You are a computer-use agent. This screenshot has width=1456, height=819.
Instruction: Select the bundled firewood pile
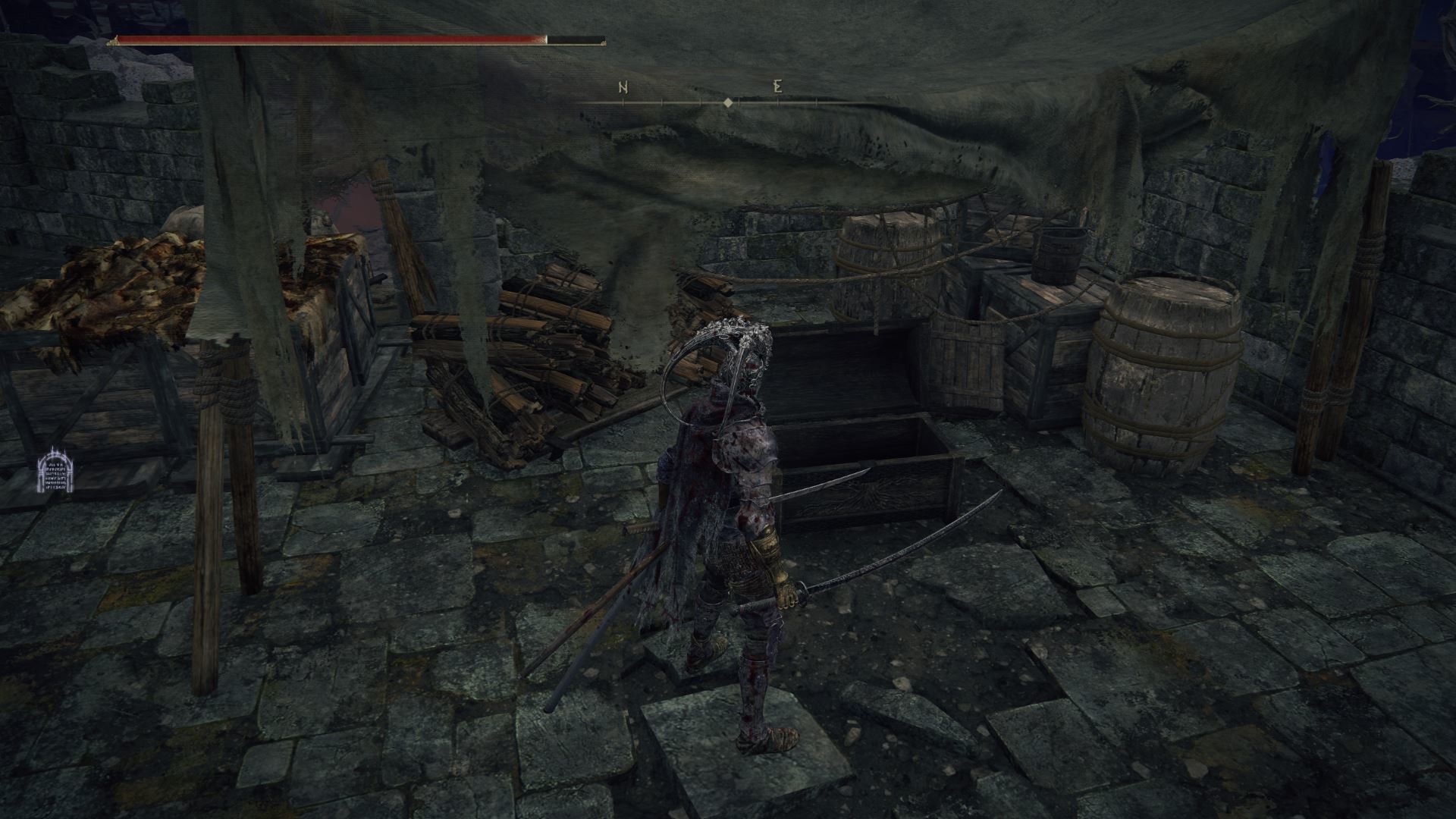pyautogui.click(x=531, y=349)
